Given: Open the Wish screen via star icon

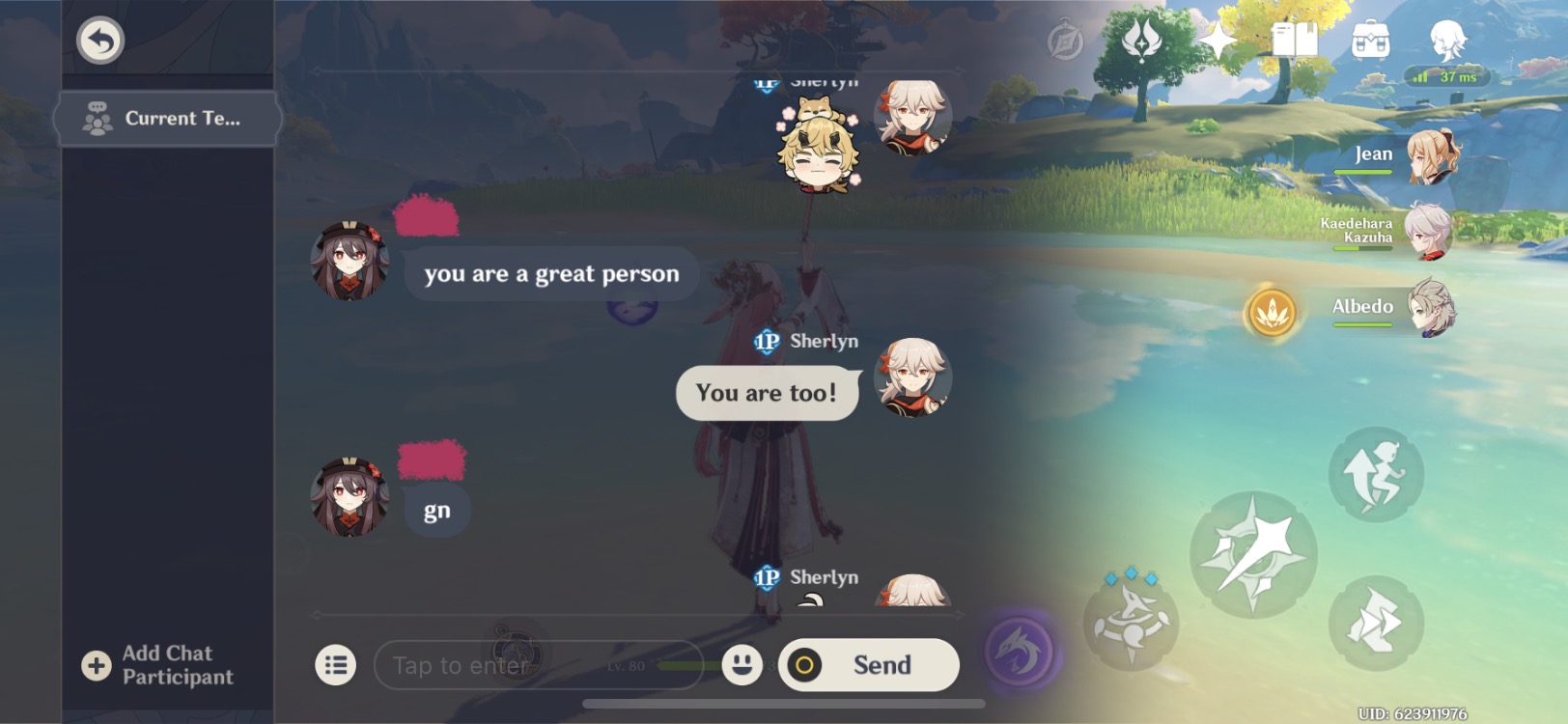Looking at the screenshot, I should [1218, 41].
